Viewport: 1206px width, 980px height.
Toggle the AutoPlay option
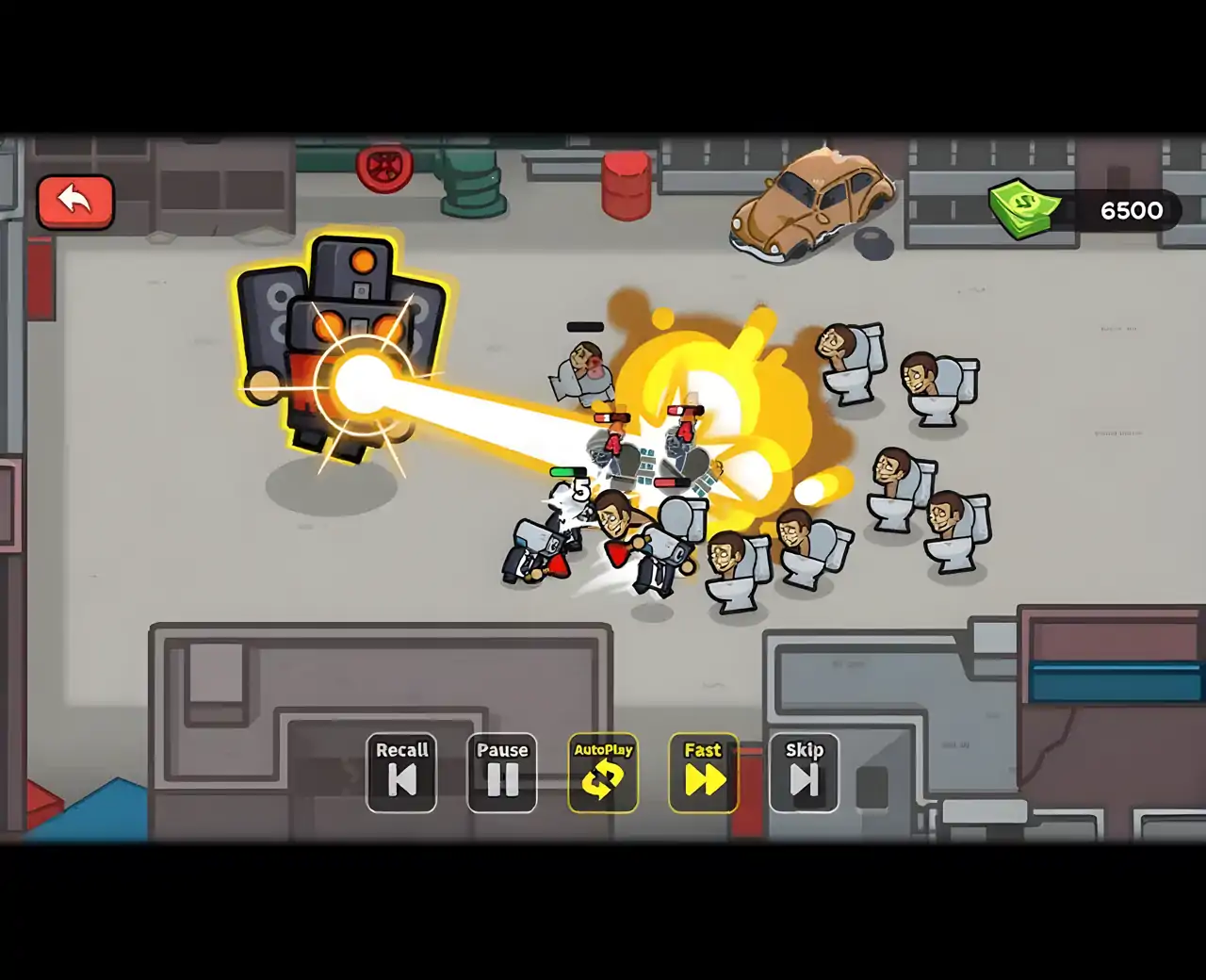[x=603, y=773]
